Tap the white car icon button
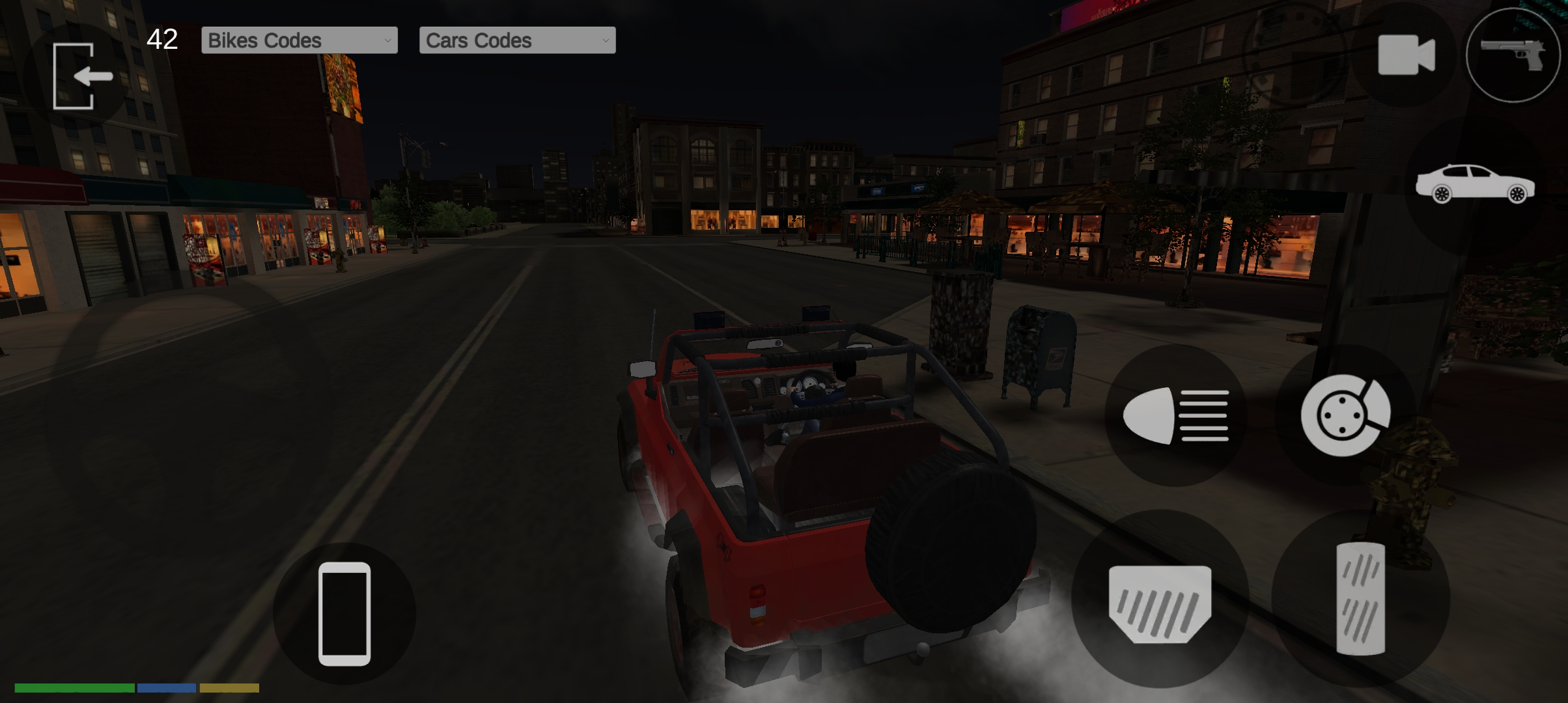The image size is (1568, 703). 1474,184
